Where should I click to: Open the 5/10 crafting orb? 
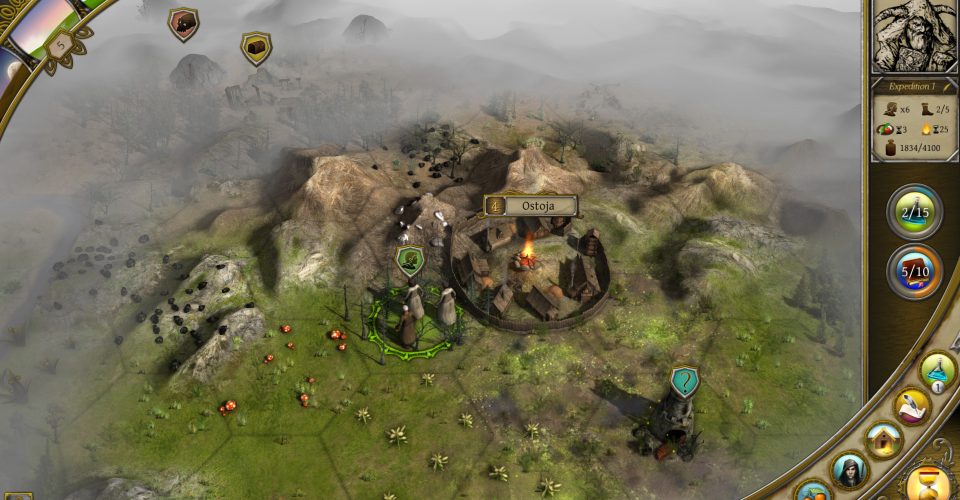coord(914,272)
